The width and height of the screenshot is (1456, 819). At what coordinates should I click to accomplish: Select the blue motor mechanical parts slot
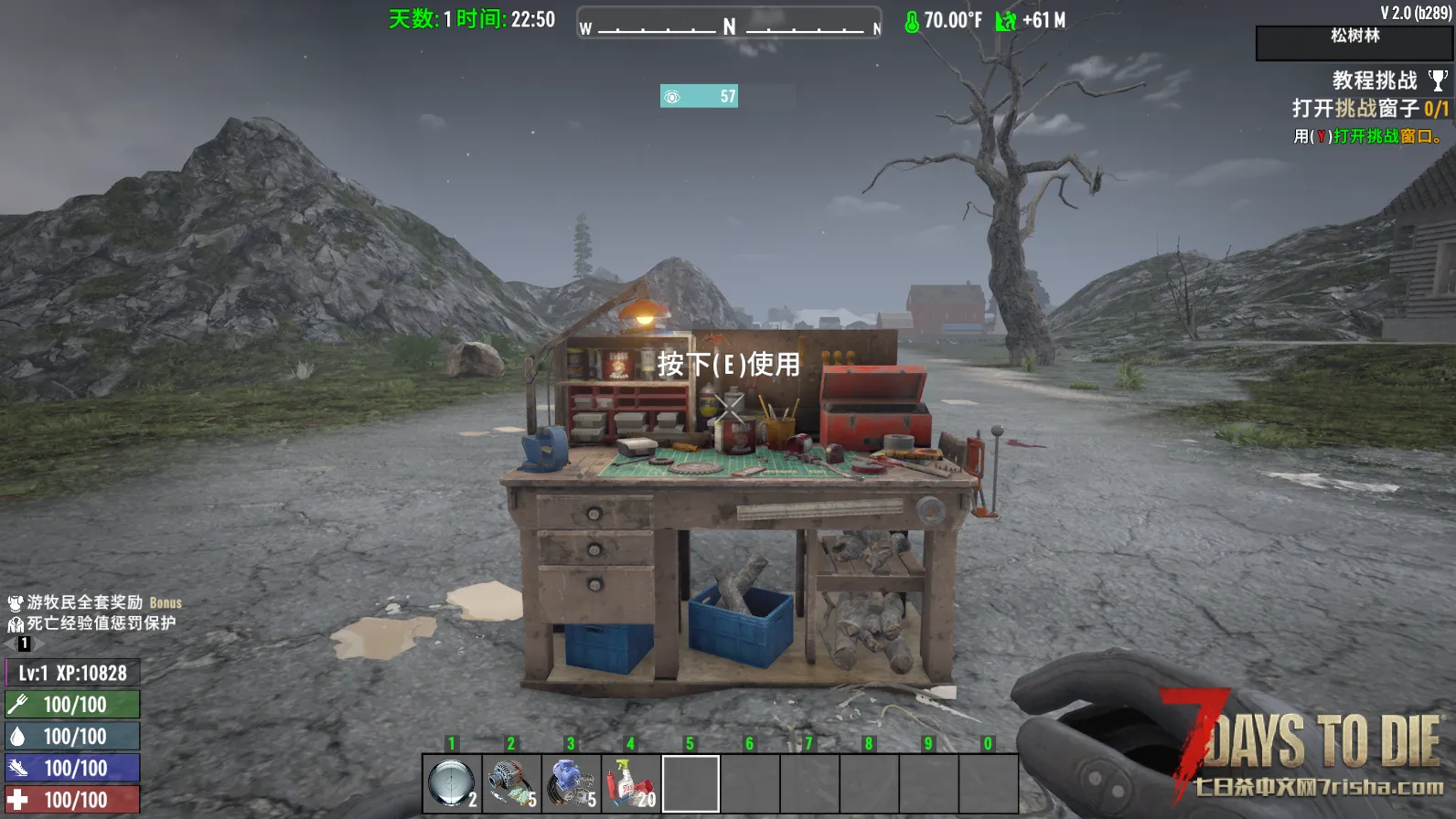[571, 783]
